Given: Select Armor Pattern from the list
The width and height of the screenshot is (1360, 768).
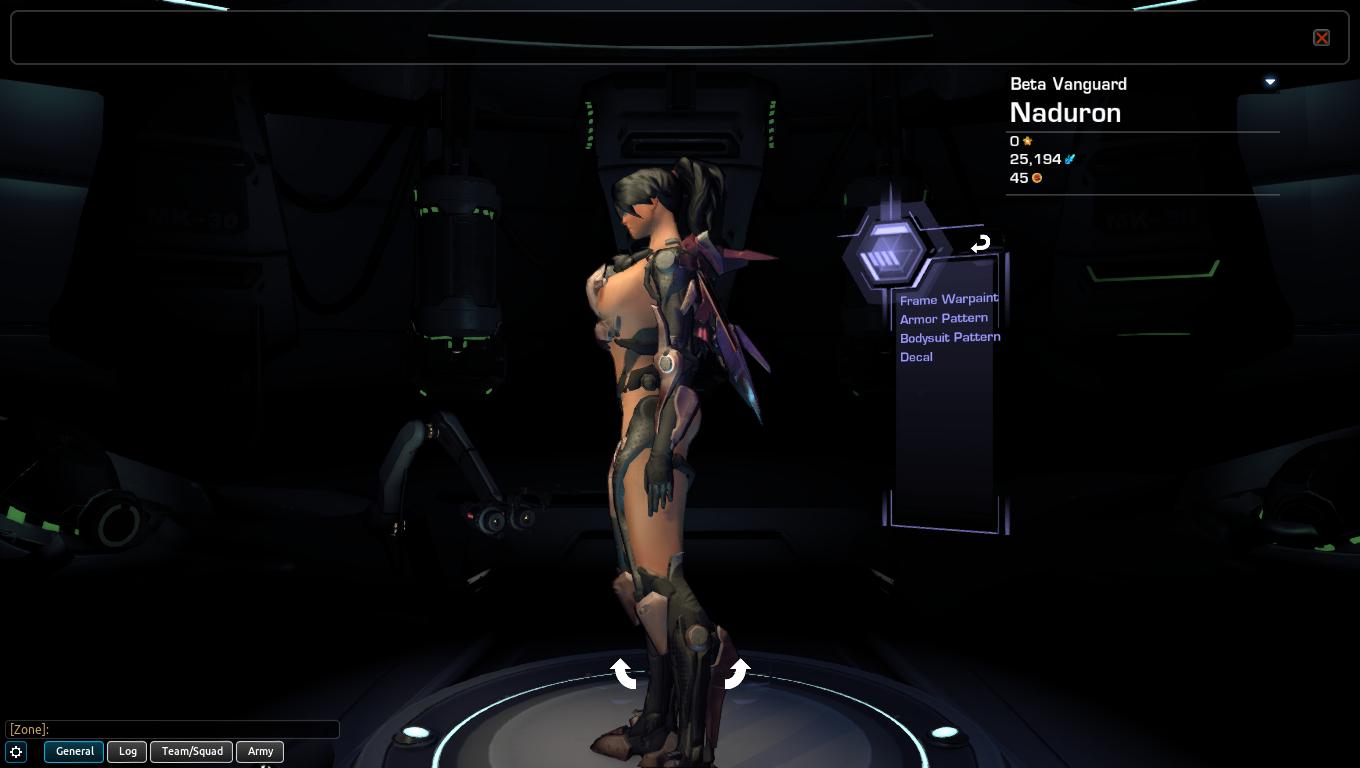Looking at the screenshot, I should pyautogui.click(x=943, y=318).
